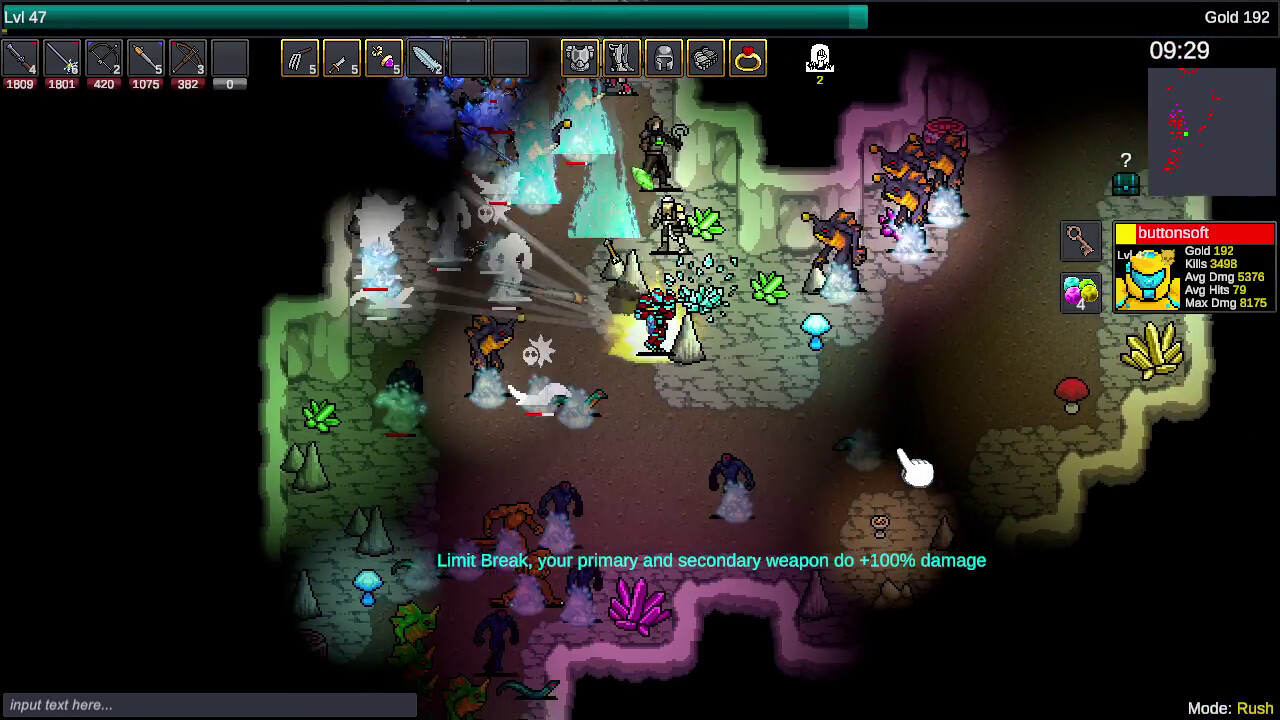Open the chest armor equipment slot
1280x720 pixels.
click(580, 59)
